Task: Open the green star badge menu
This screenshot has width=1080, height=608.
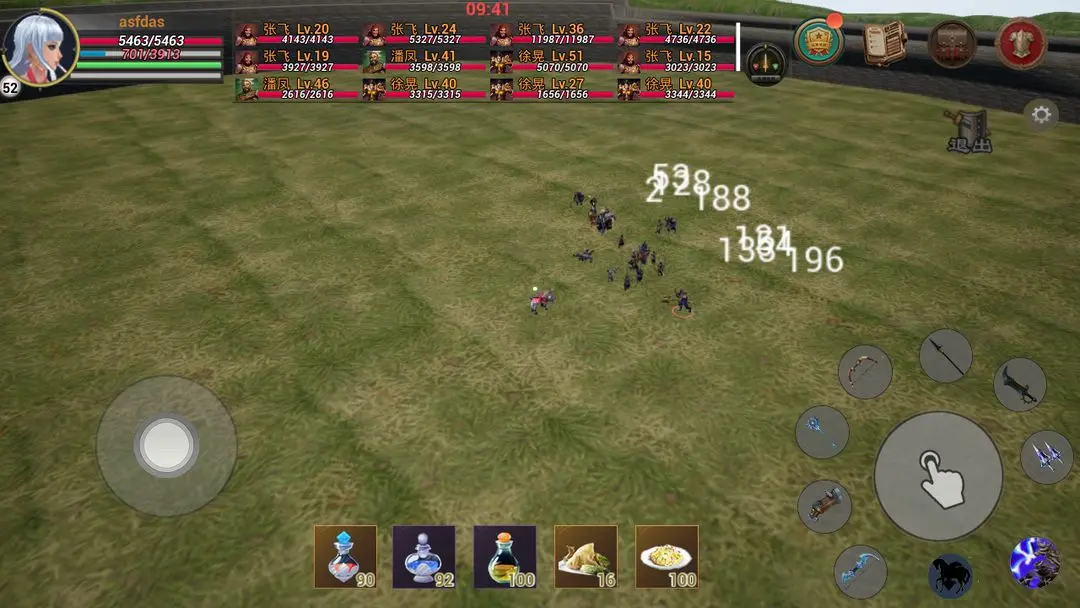Action: click(x=818, y=42)
